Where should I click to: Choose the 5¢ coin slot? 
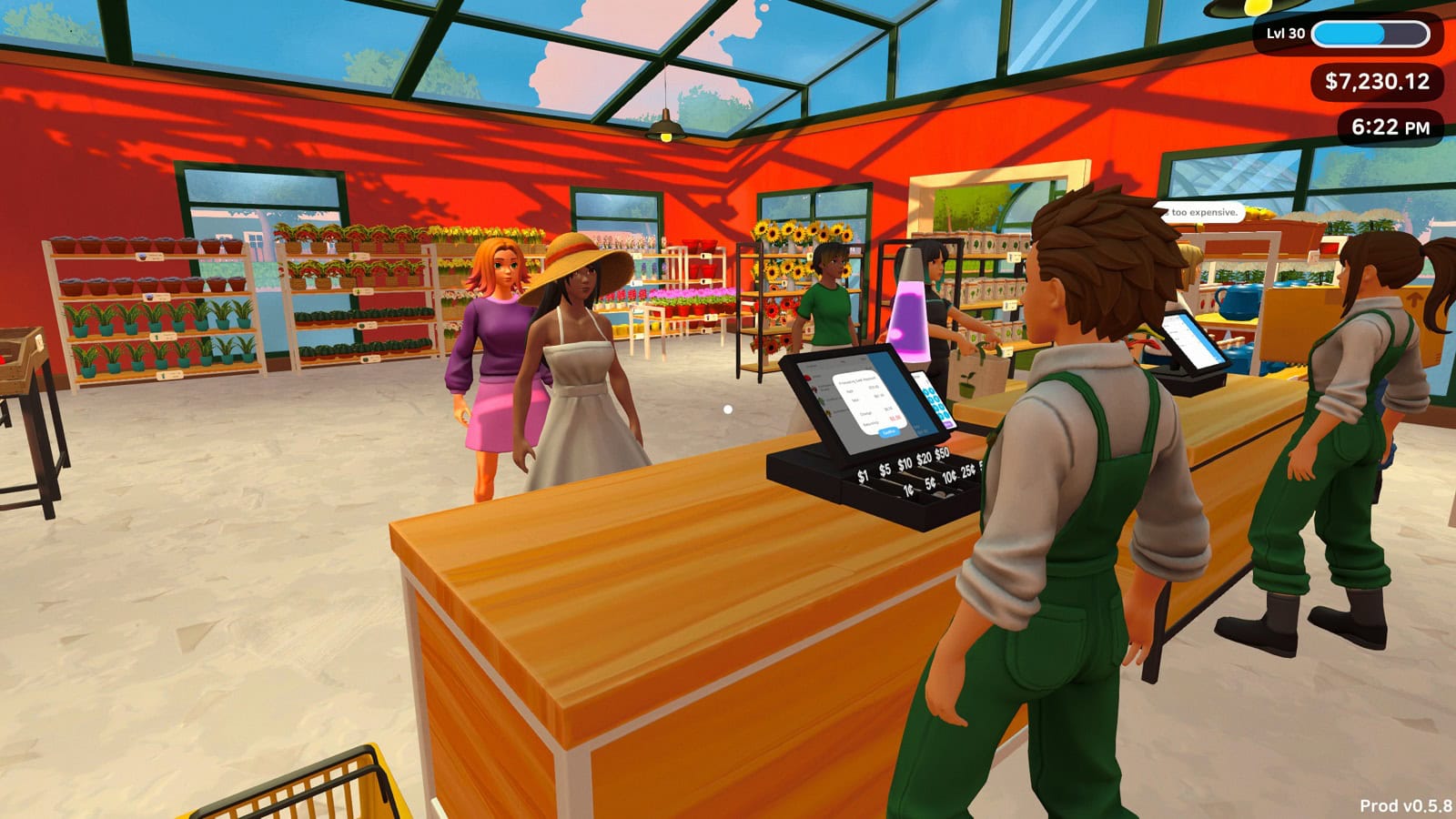coord(929,484)
